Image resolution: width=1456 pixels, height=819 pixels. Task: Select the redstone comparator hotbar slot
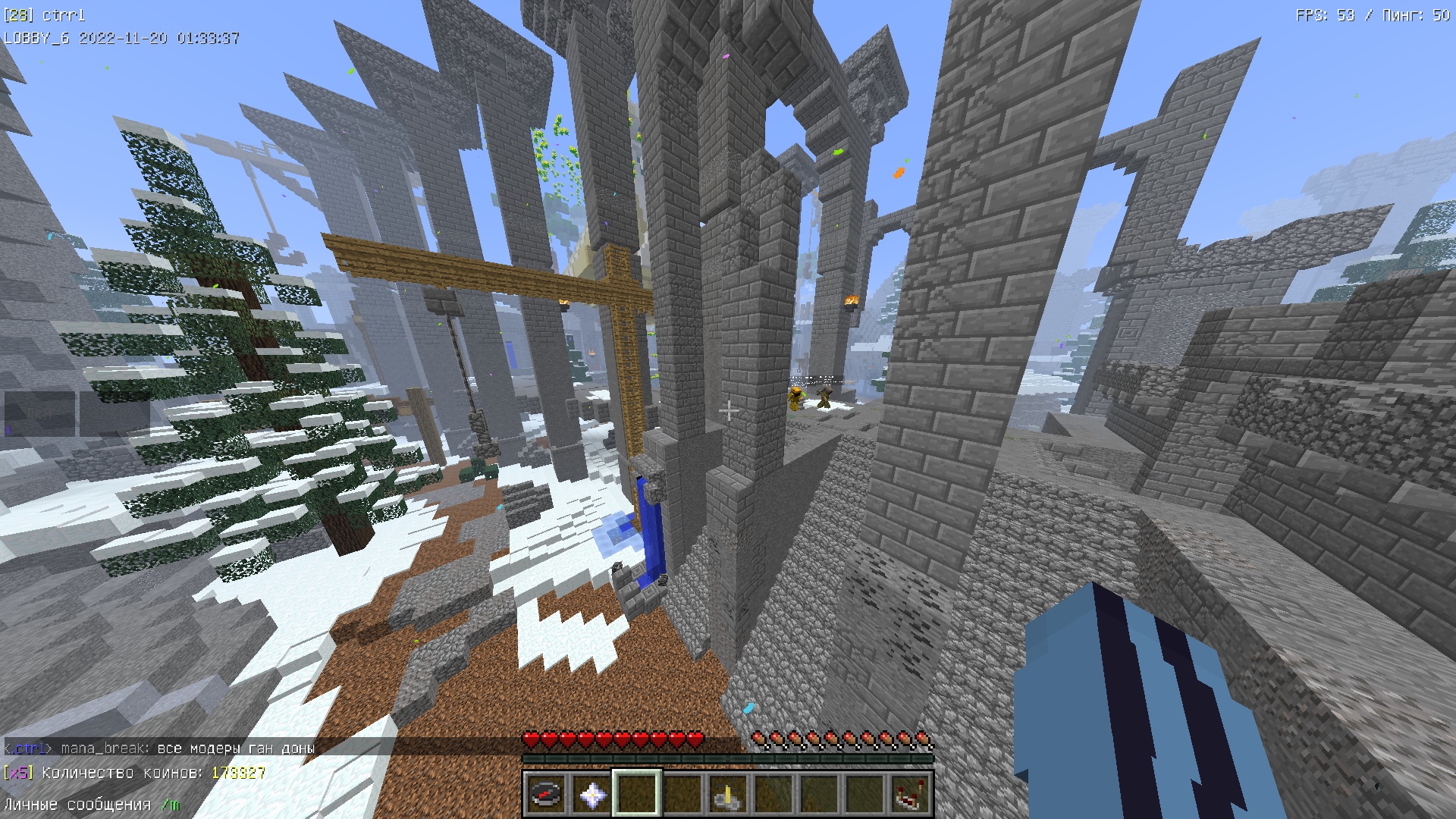point(910,794)
